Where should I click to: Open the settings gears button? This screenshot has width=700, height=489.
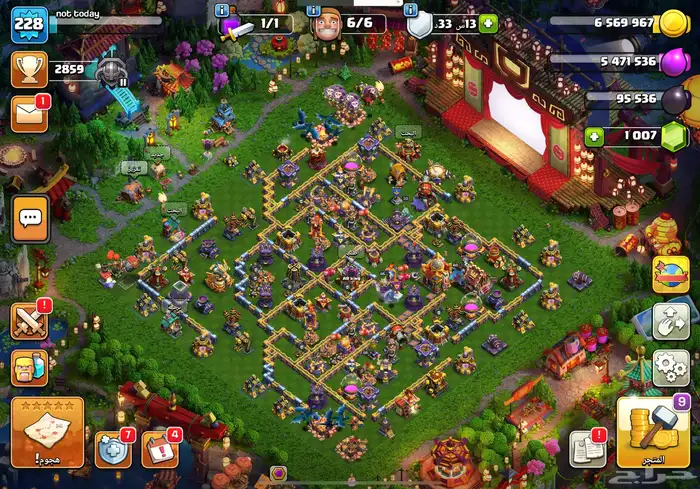(670, 365)
